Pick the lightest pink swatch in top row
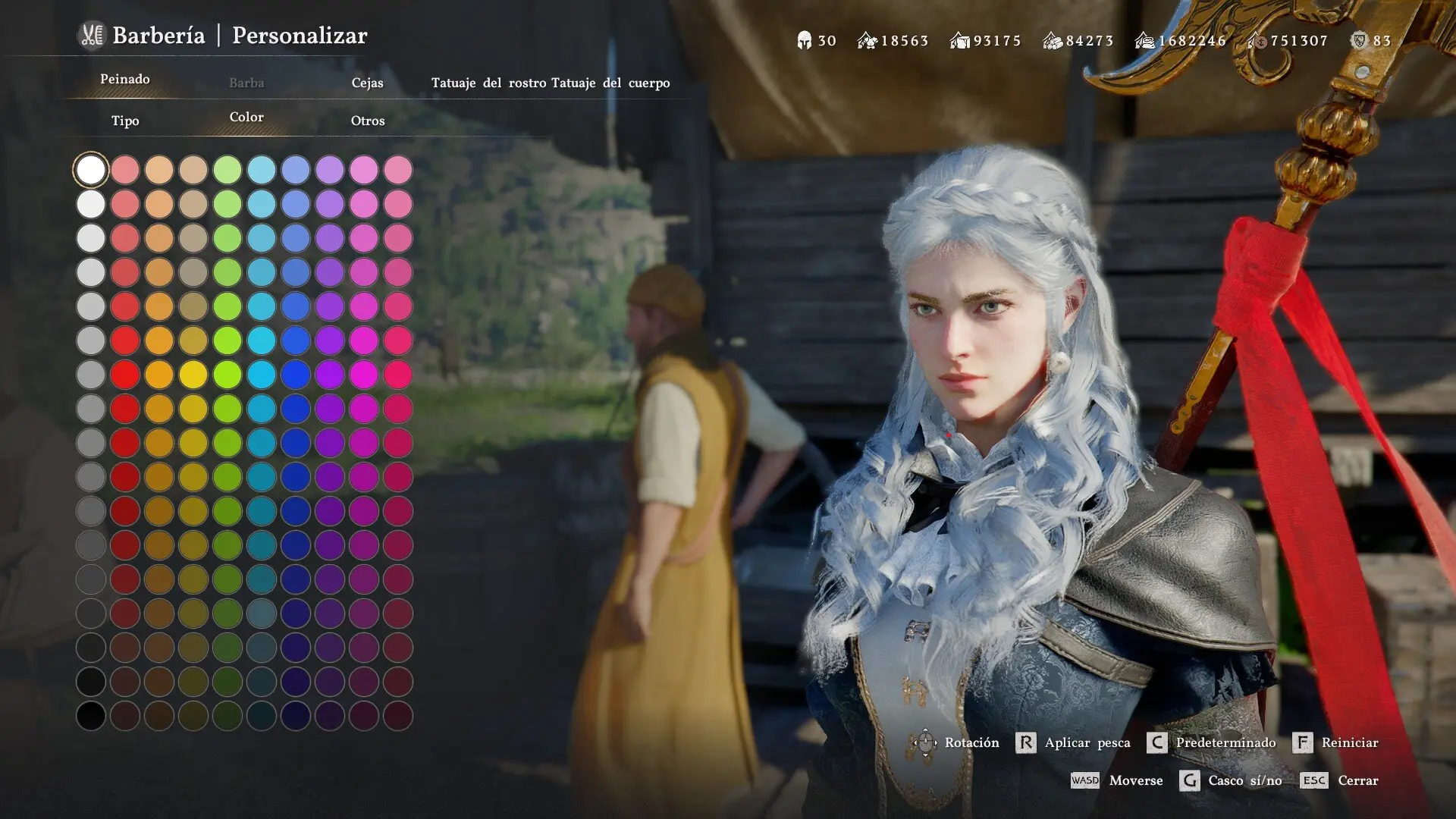Image resolution: width=1456 pixels, height=819 pixels. point(398,170)
